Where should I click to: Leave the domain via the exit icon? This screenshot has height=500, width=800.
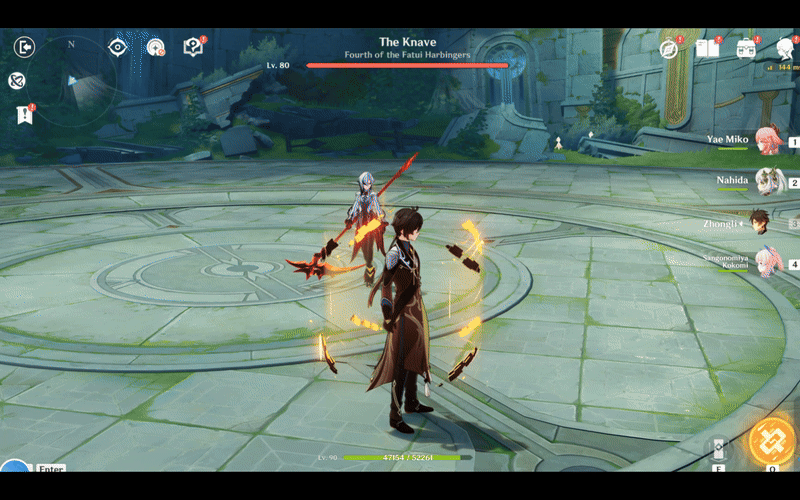25,47
